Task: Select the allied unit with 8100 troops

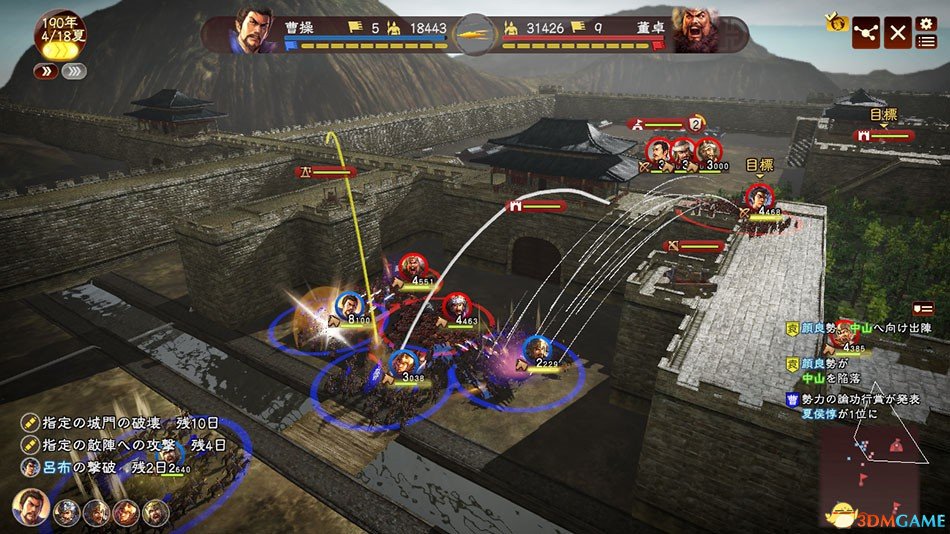Action: tap(350, 304)
